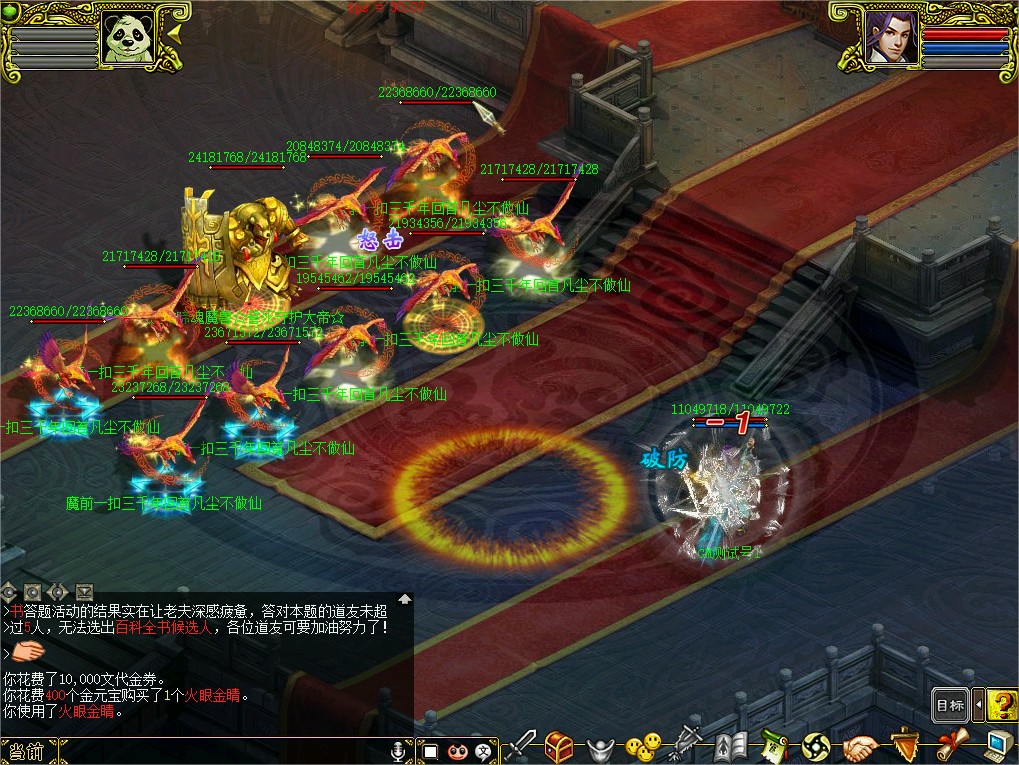Screen dimensions: 1019x765
Task: Click the handshake trade icon
Action: point(859,747)
